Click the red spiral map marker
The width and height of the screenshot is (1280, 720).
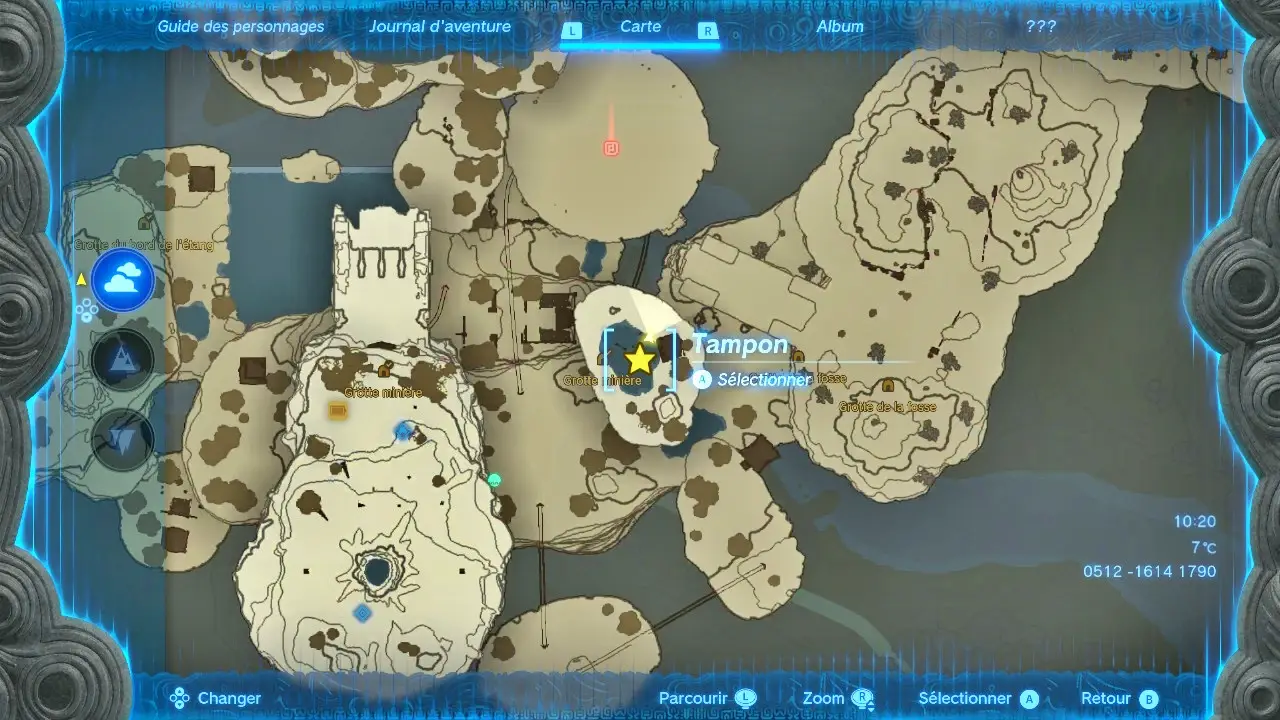[612, 148]
